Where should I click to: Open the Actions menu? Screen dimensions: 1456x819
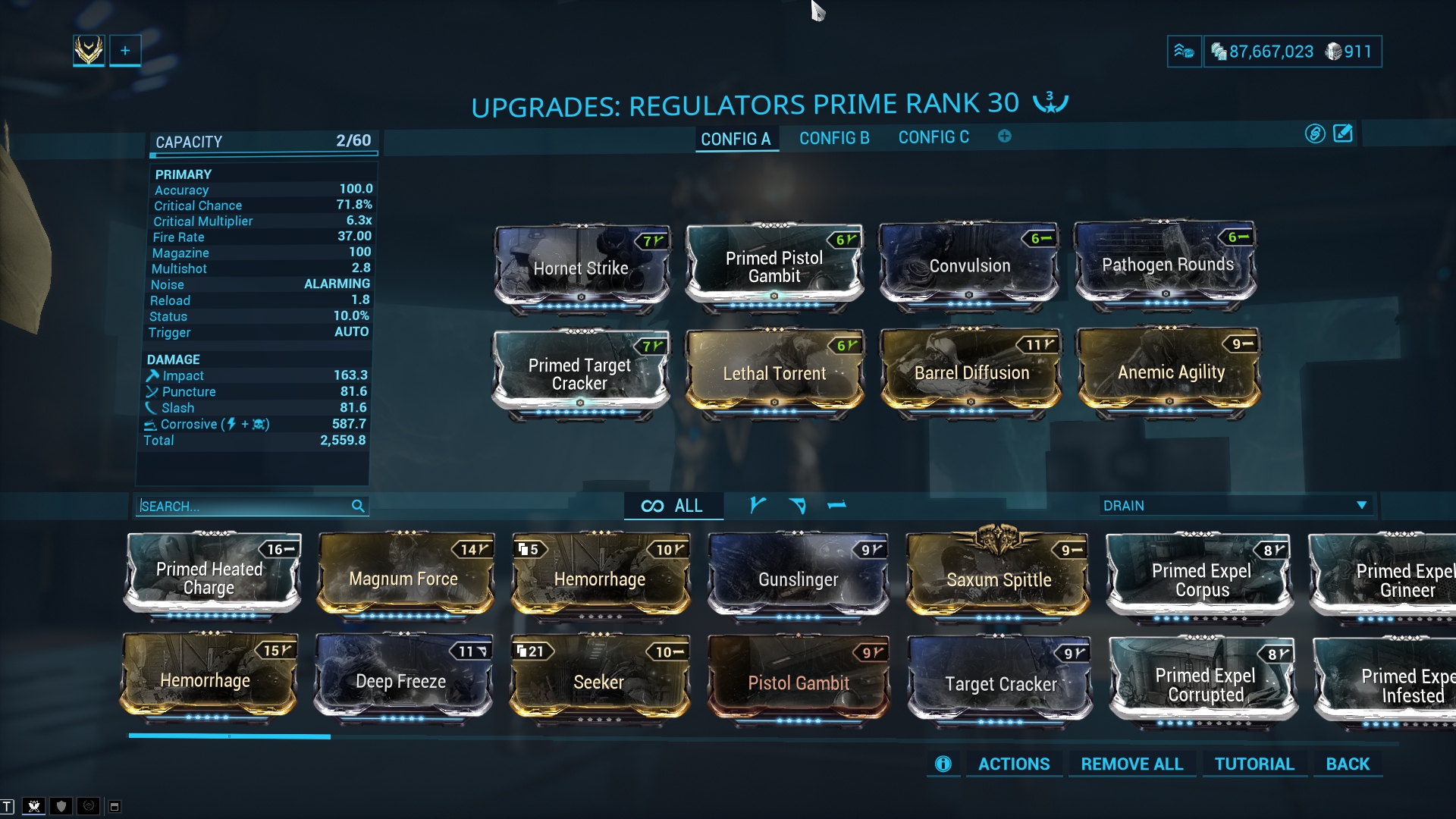point(1014,764)
